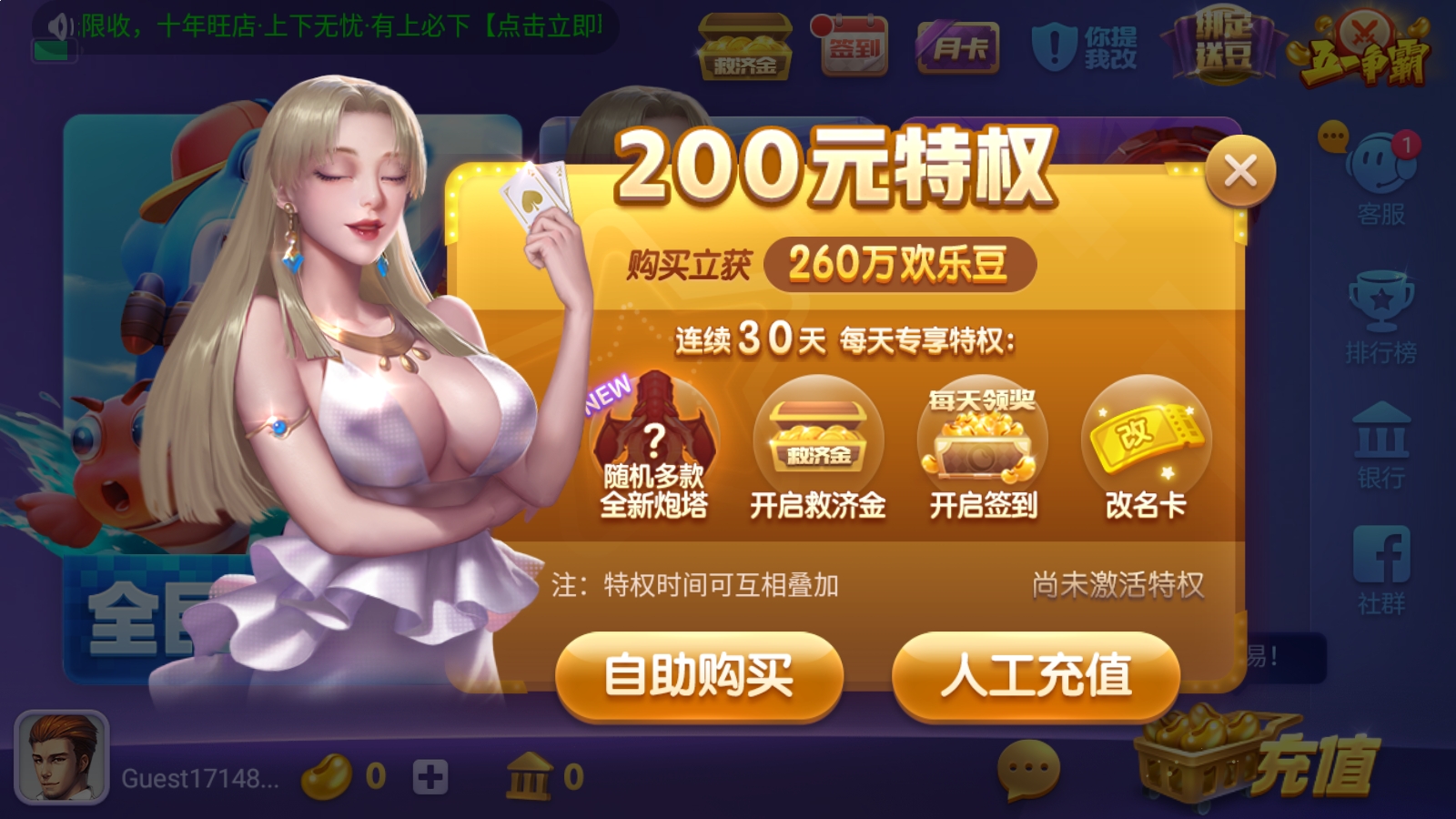Tap the plus icon to add beans
This screenshot has width=1456, height=819.
431,775
